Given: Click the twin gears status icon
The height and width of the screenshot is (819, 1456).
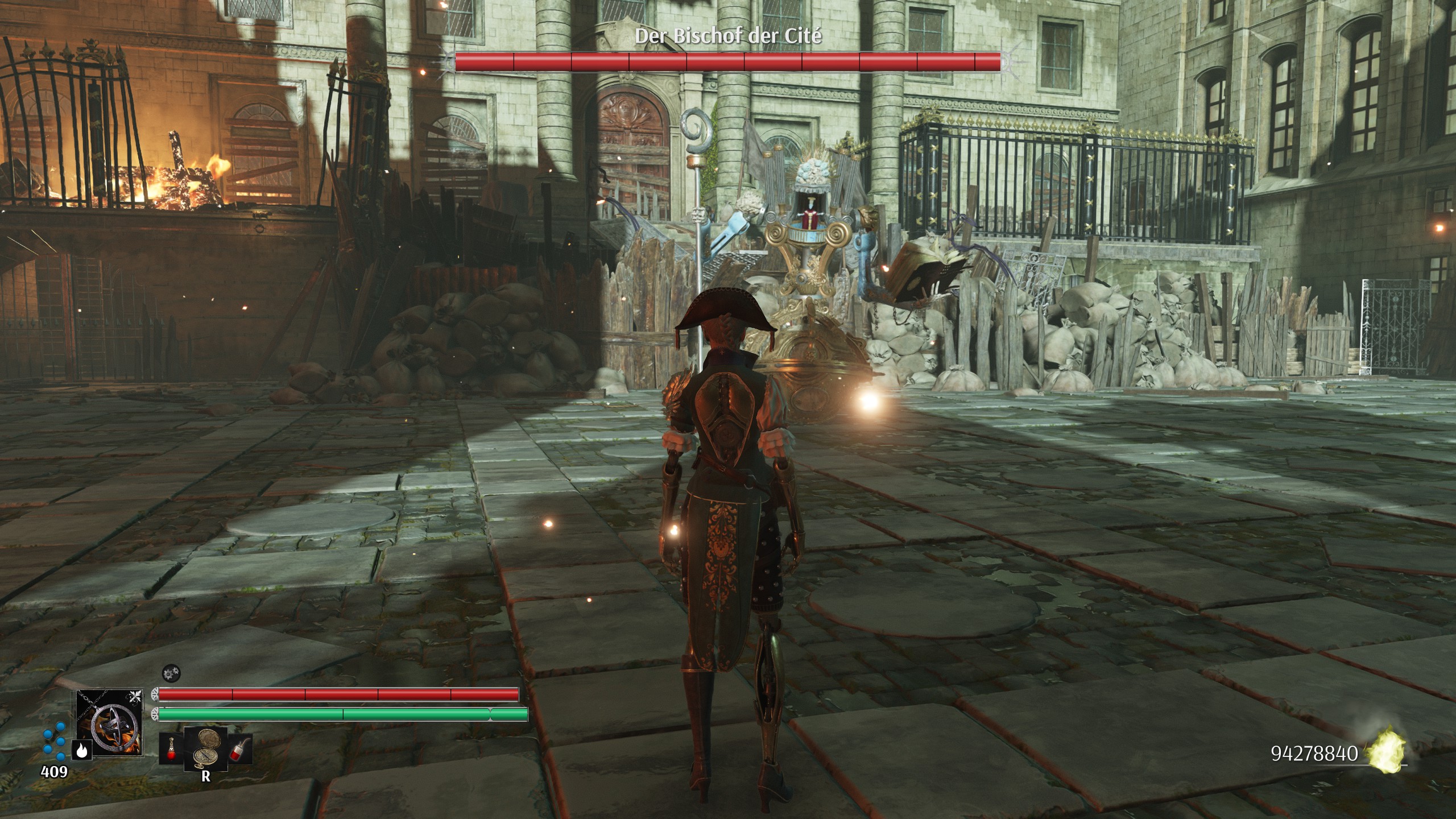Looking at the screenshot, I should point(170,674).
